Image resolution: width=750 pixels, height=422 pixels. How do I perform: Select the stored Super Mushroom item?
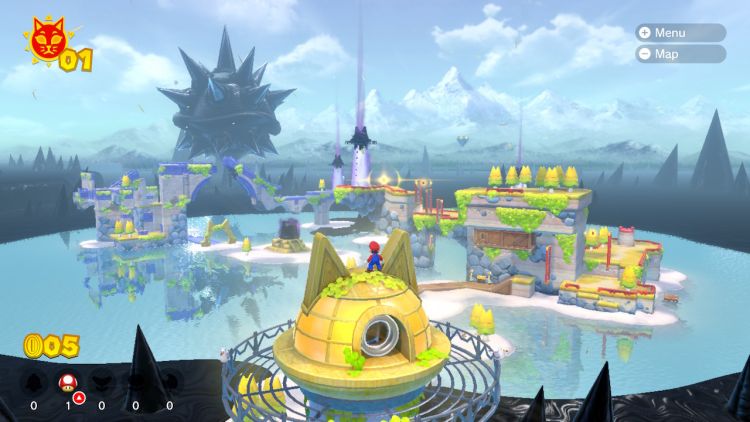click(x=68, y=382)
